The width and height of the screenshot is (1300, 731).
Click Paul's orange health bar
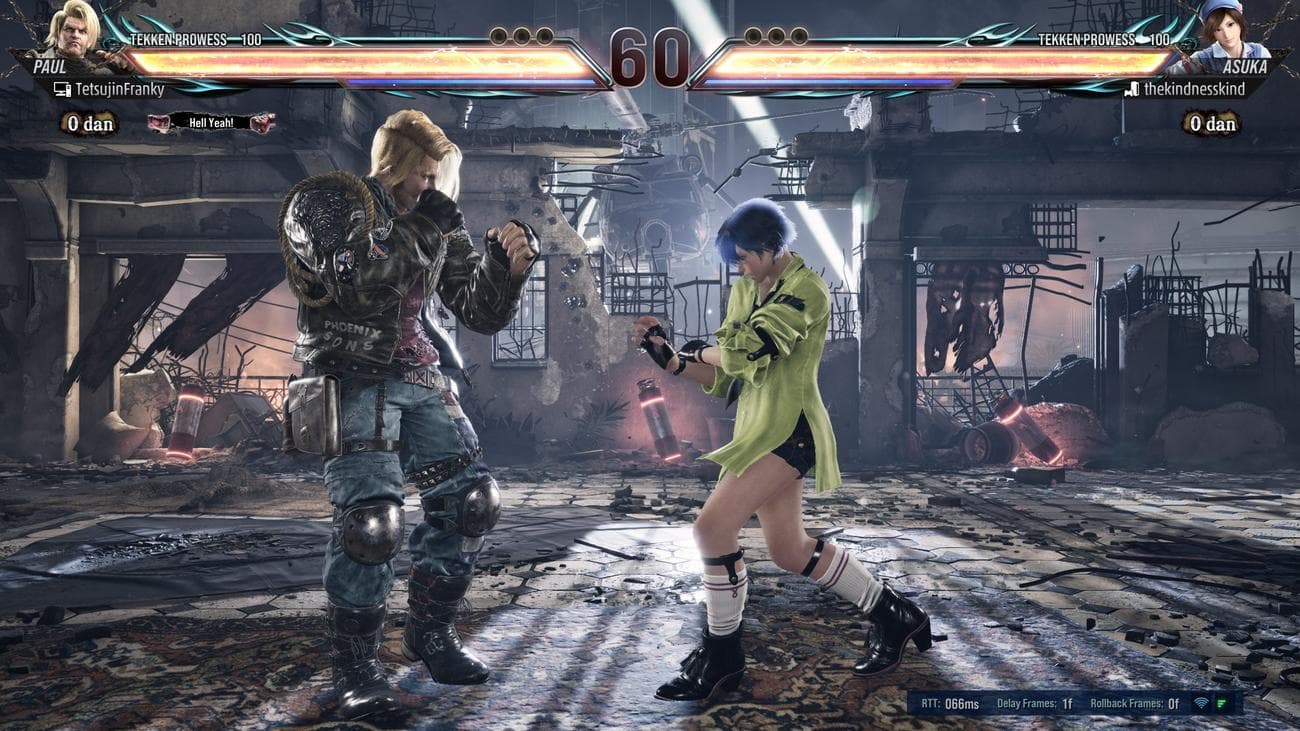tap(300, 58)
